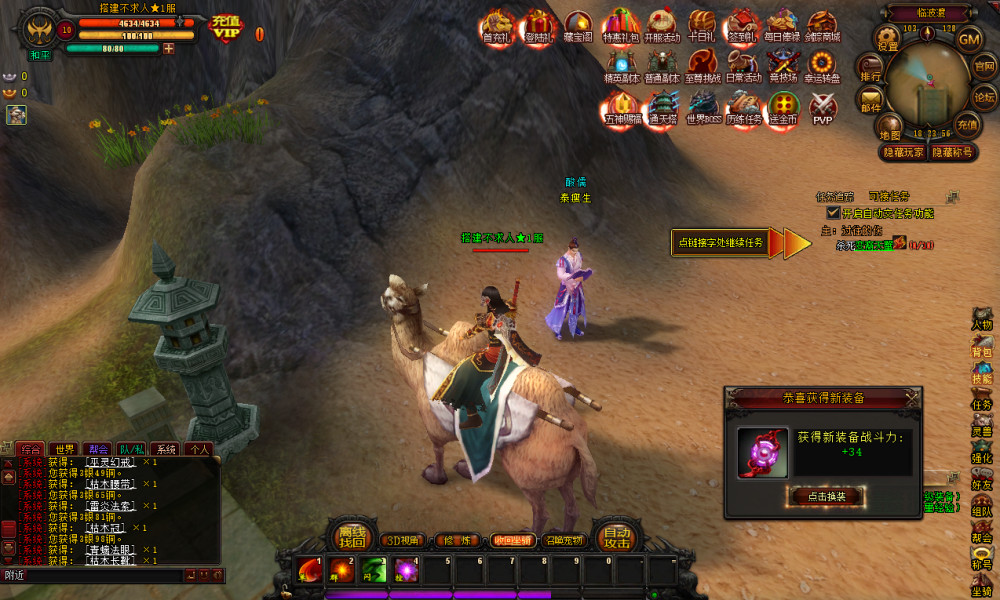The image size is (1000, 600).
Task: Open the 幸运转盘 lucky wheel
Action: (x=822, y=66)
